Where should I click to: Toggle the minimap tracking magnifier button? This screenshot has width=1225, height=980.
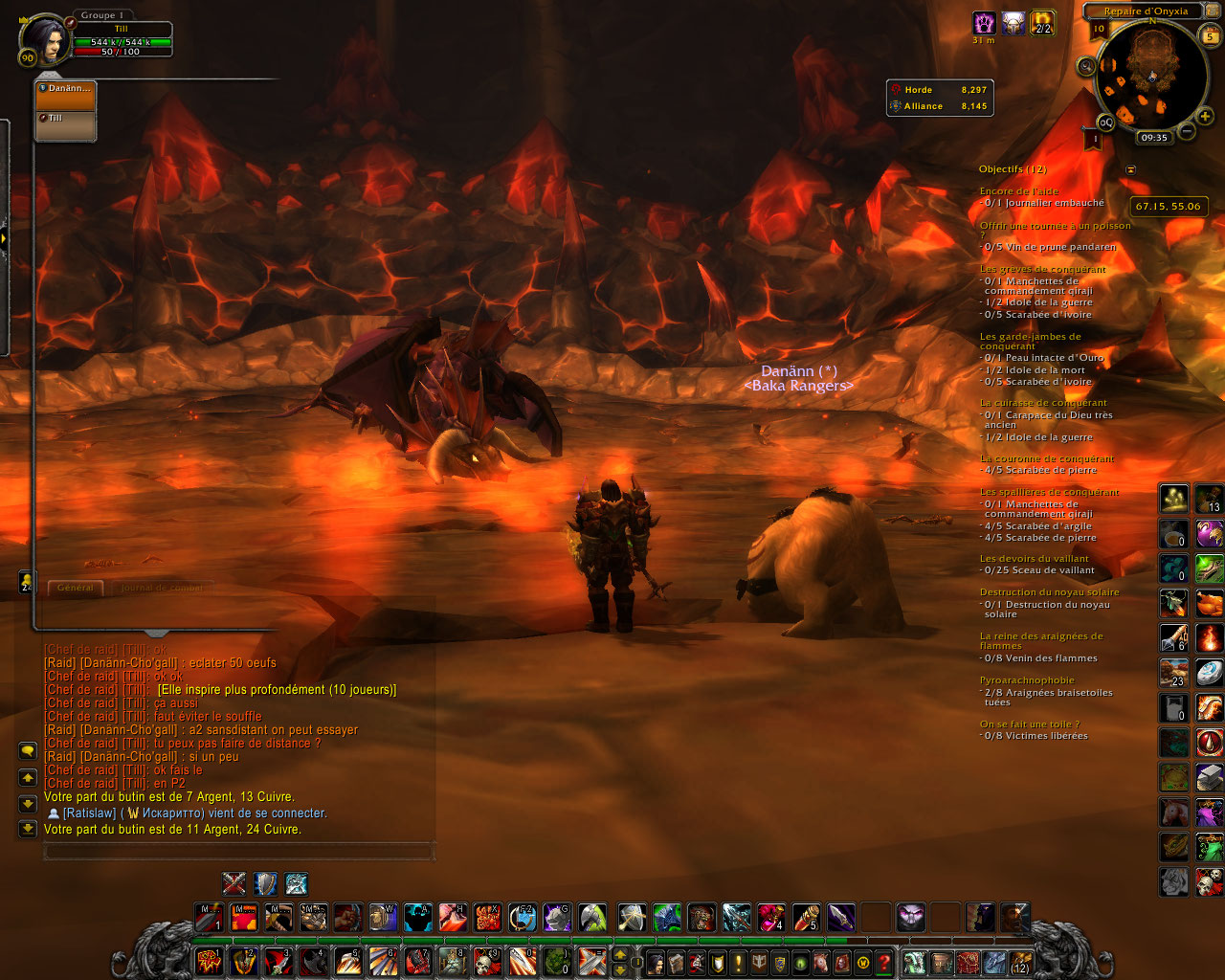(1087, 66)
